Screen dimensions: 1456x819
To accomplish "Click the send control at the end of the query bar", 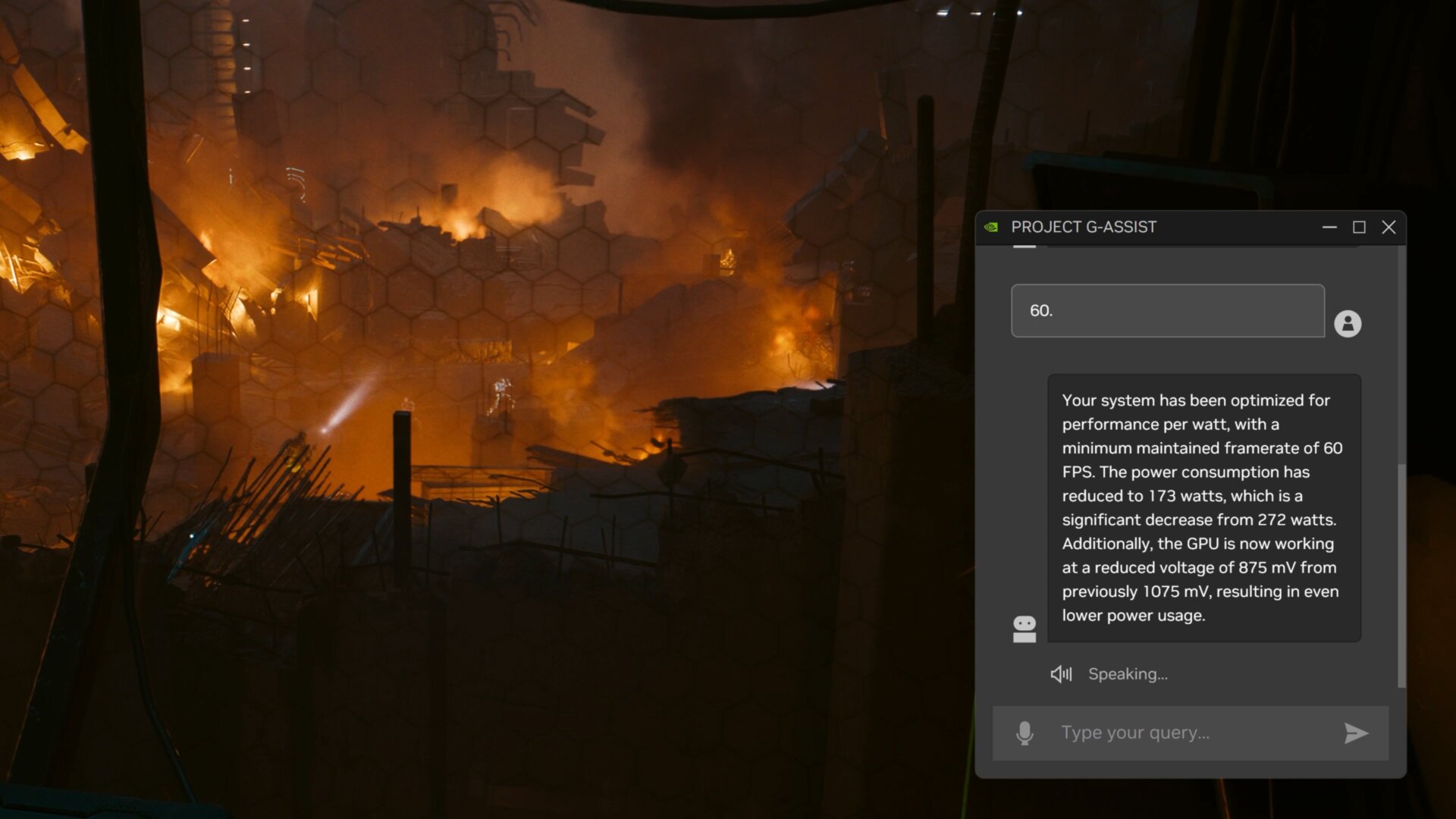I will pyautogui.click(x=1355, y=733).
